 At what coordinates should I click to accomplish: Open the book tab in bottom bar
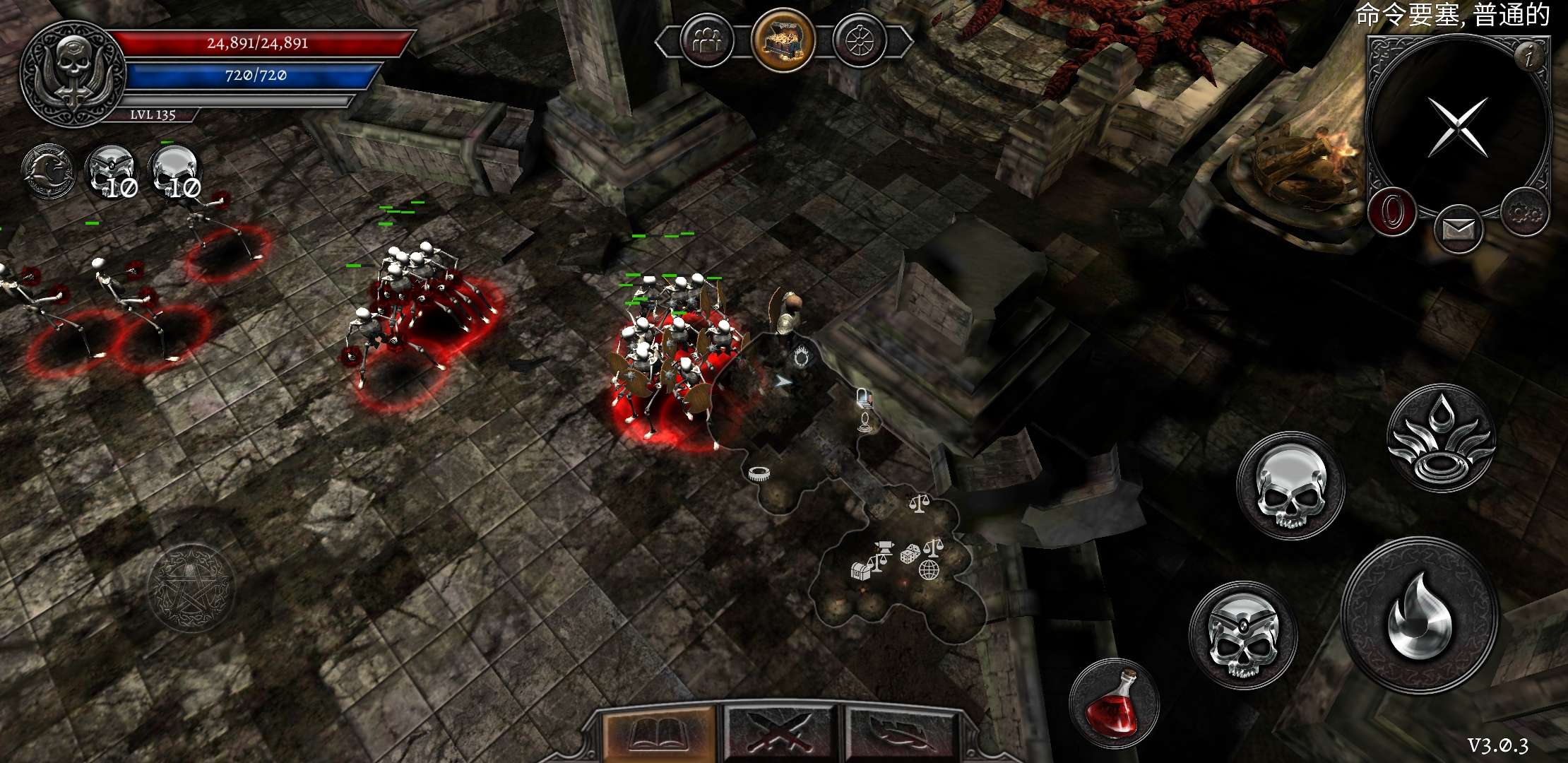[x=658, y=735]
